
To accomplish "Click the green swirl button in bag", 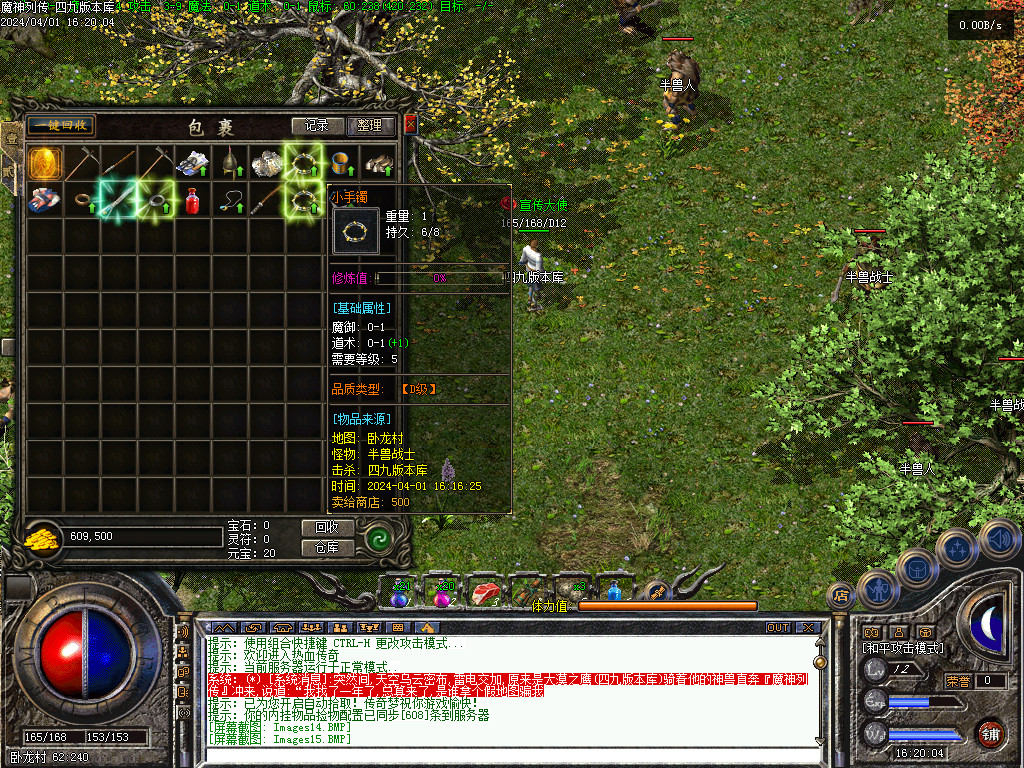I will 379,539.
